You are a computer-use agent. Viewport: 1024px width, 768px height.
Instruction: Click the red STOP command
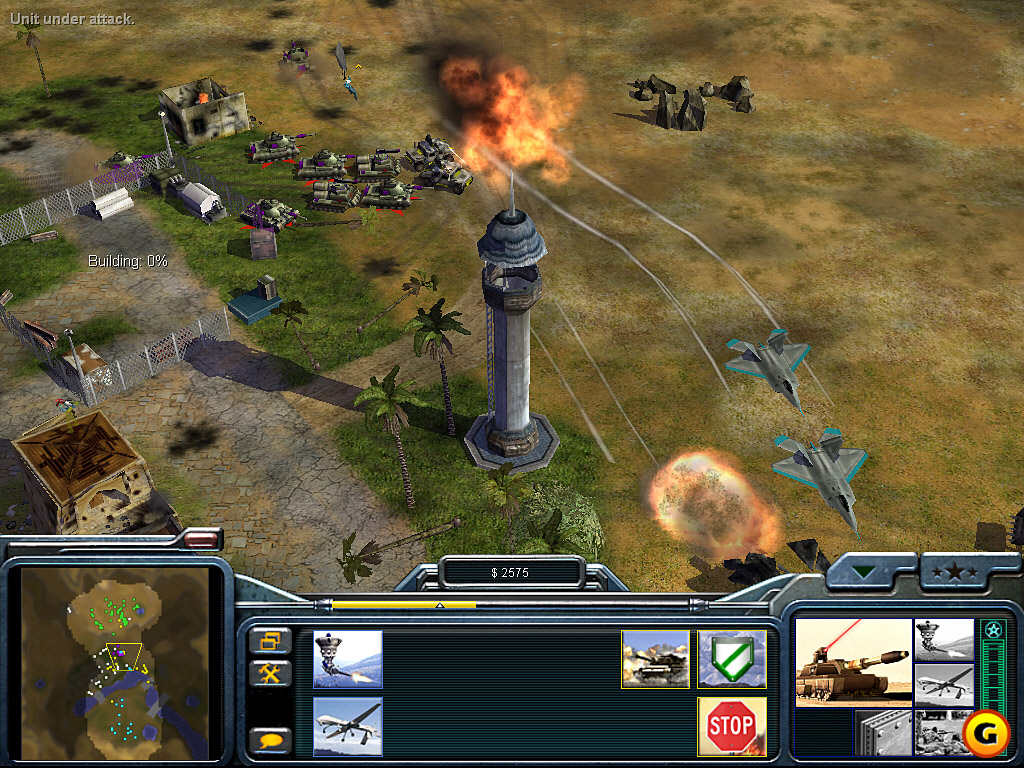(x=732, y=726)
